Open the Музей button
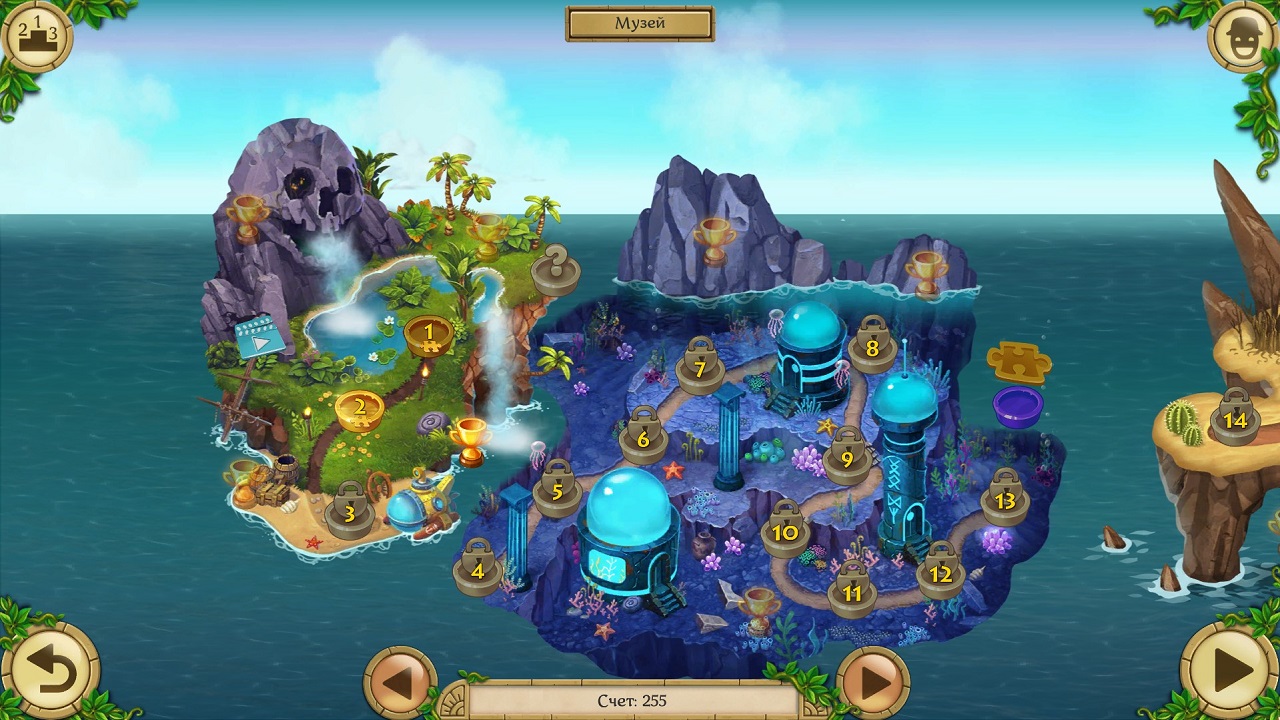The width and height of the screenshot is (1280, 720). tap(640, 24)
